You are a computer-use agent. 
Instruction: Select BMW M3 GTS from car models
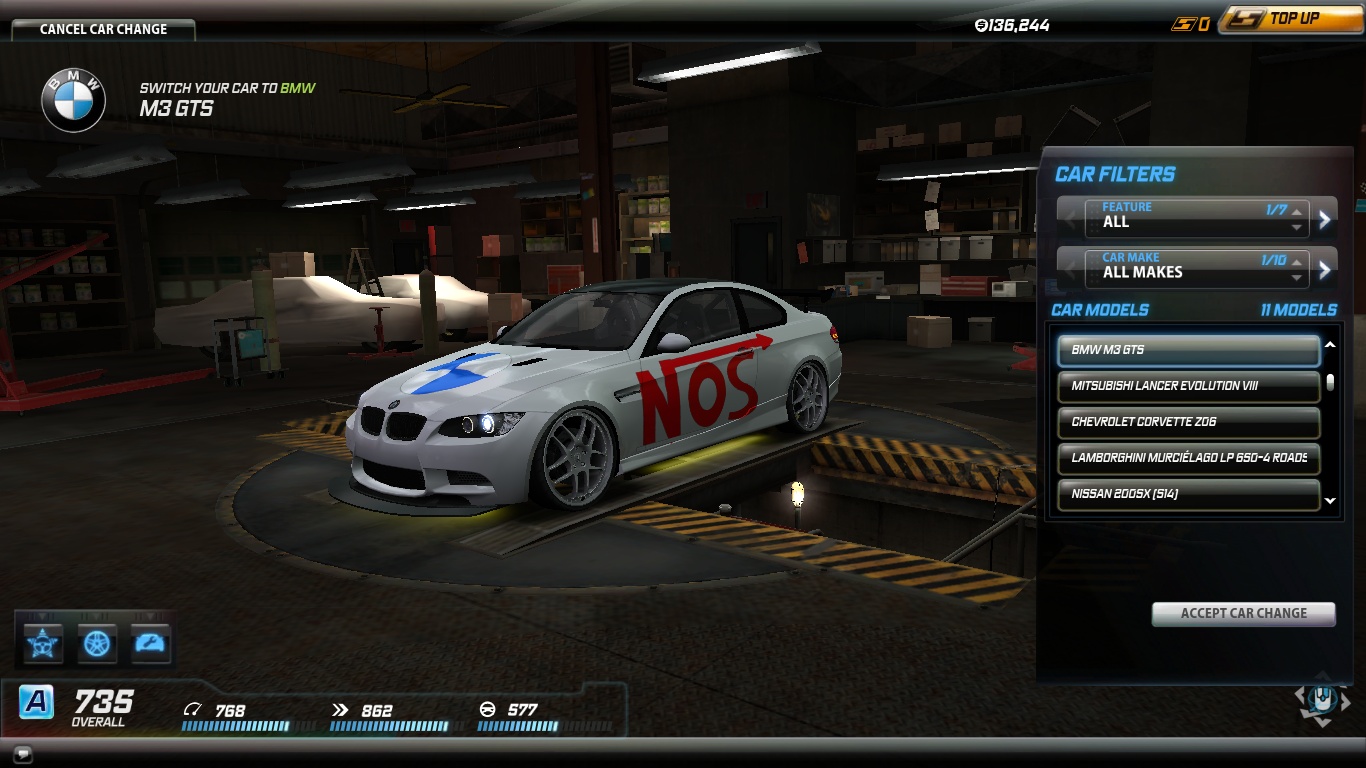point(1188,350)
